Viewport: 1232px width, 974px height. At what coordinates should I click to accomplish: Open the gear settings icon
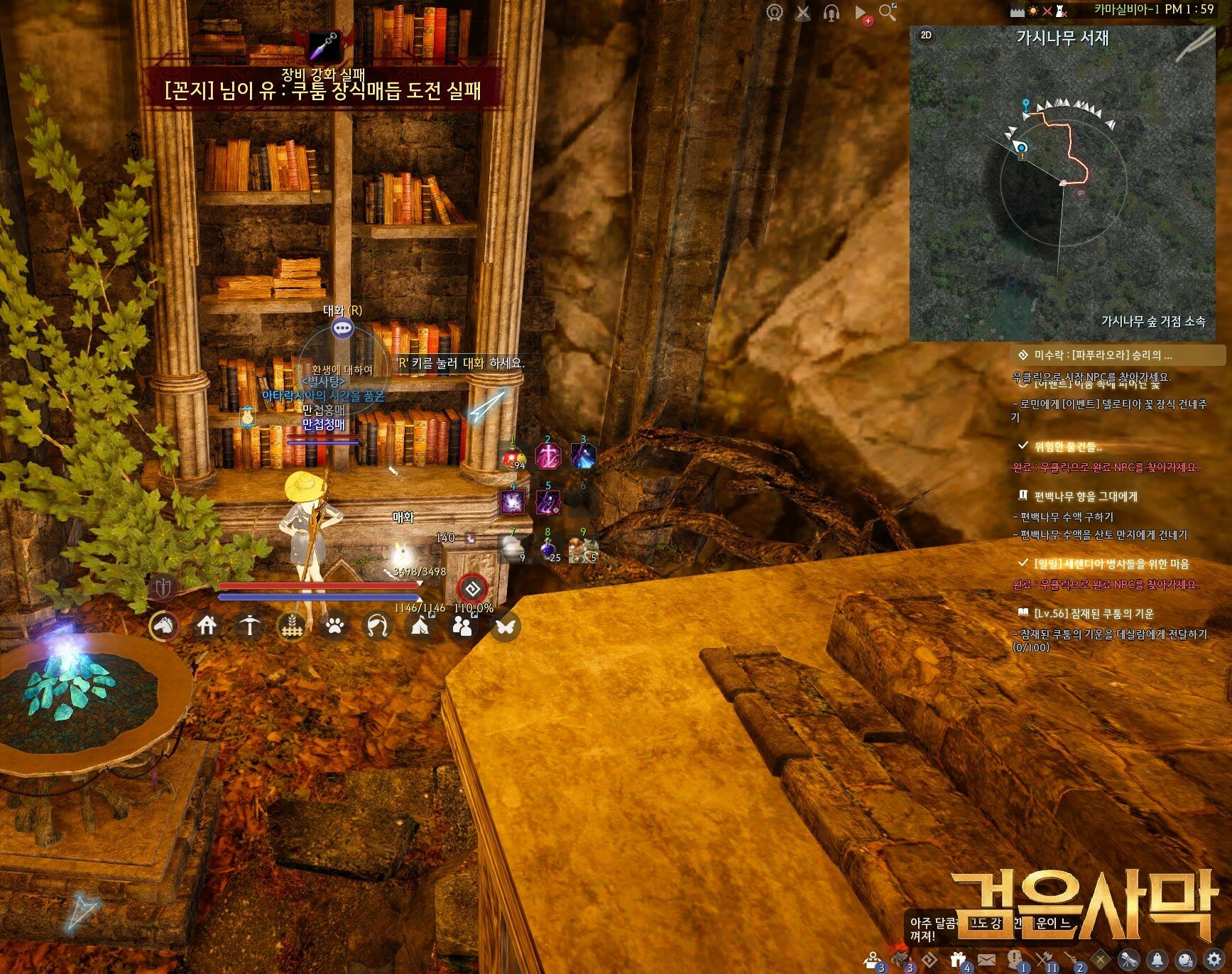tap(1214, 960)
